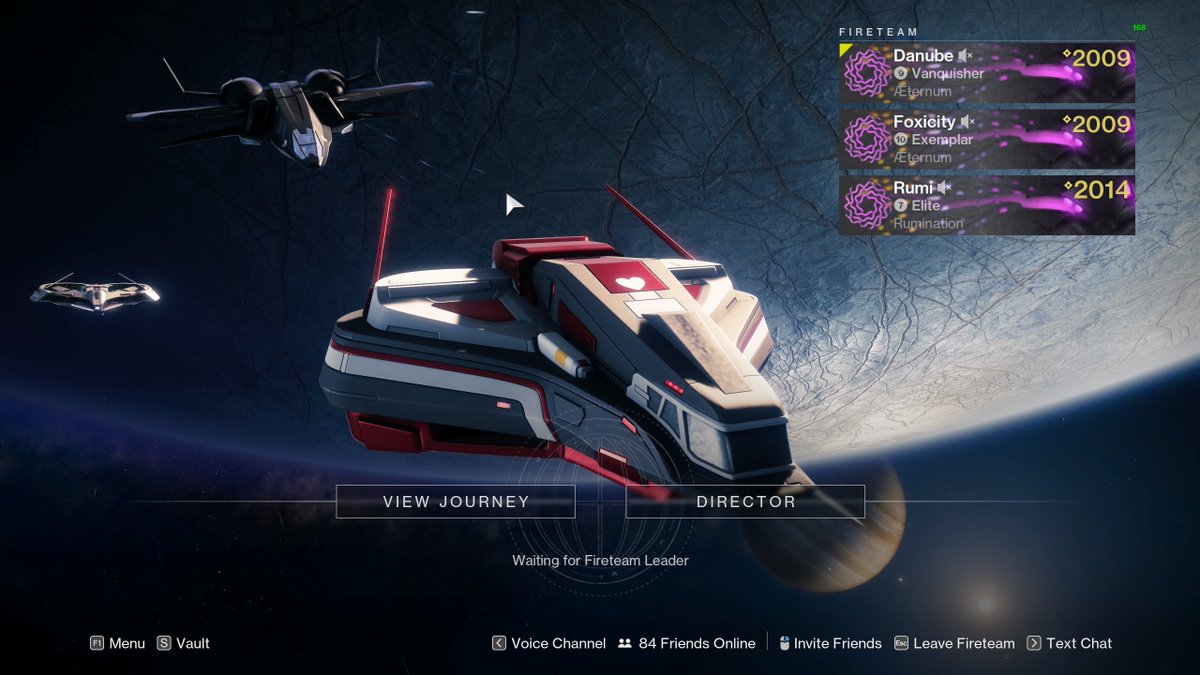The width and height of the screenshot is (1200, 675).
Task: Open the Director
Action: [x=745, y=502]
